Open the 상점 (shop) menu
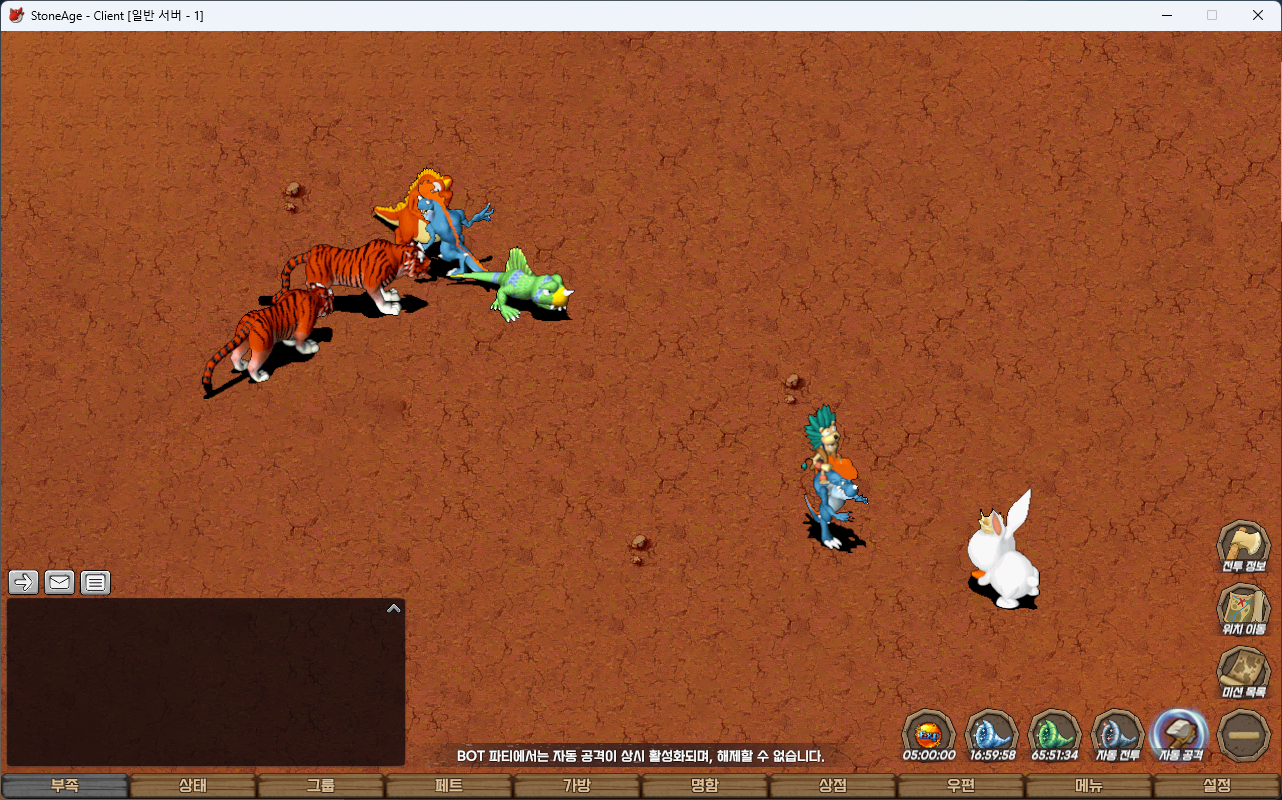The image size is (1282, 800). 833,786
